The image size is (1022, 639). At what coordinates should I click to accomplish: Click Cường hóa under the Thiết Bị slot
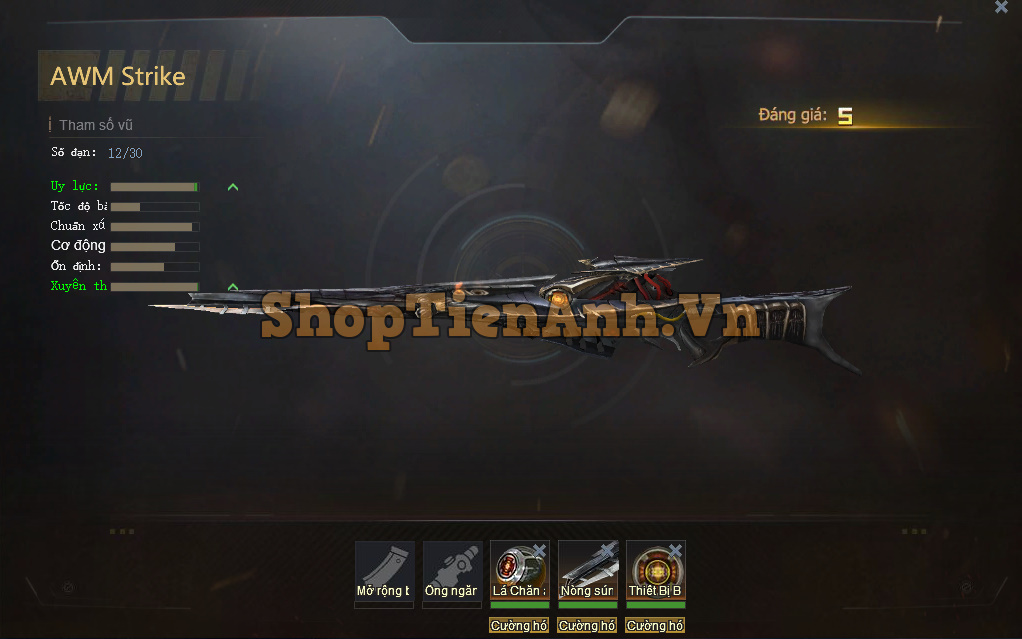point(655,626)
